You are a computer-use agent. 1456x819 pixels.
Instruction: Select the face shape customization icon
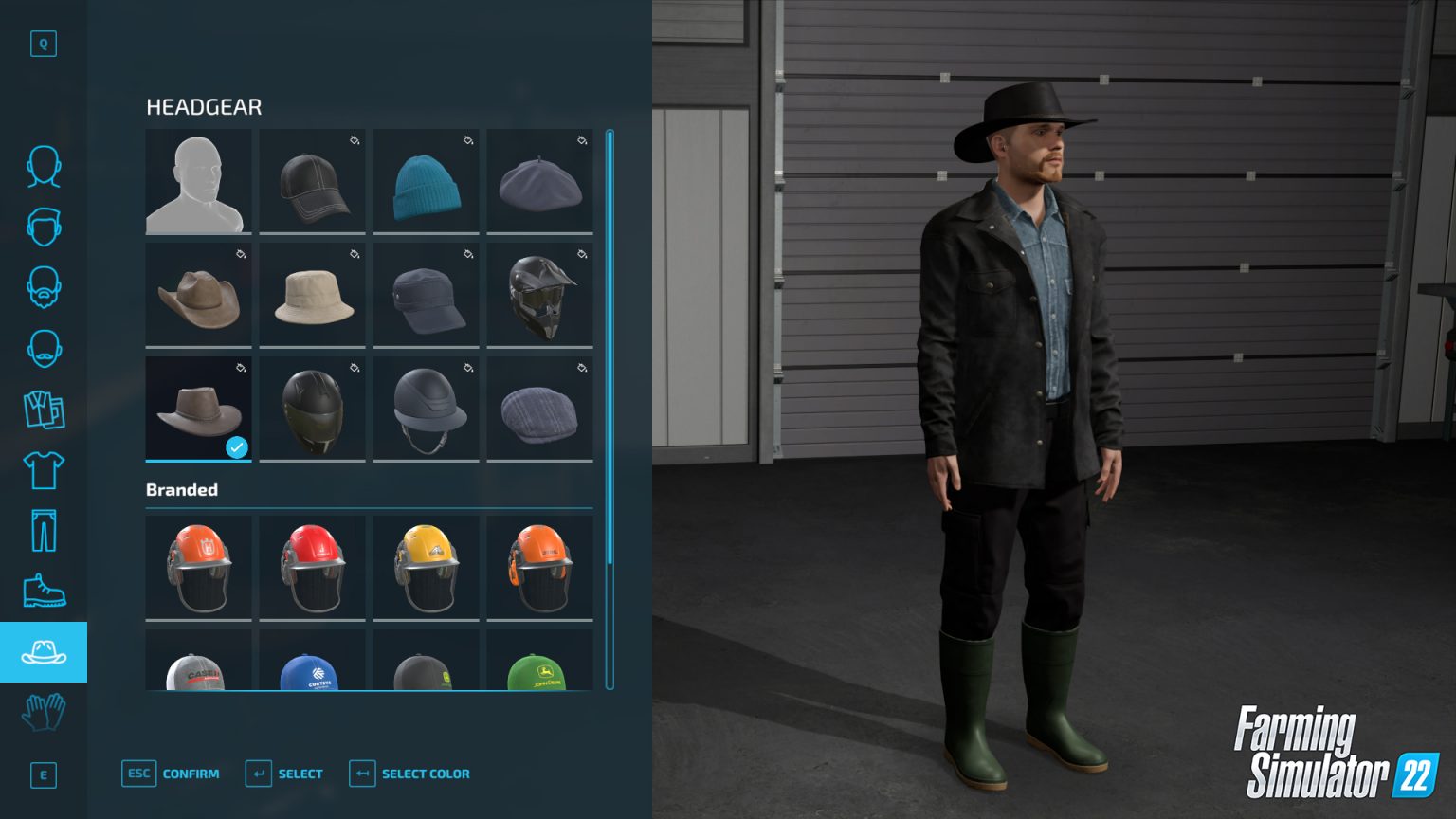(44, 166)
